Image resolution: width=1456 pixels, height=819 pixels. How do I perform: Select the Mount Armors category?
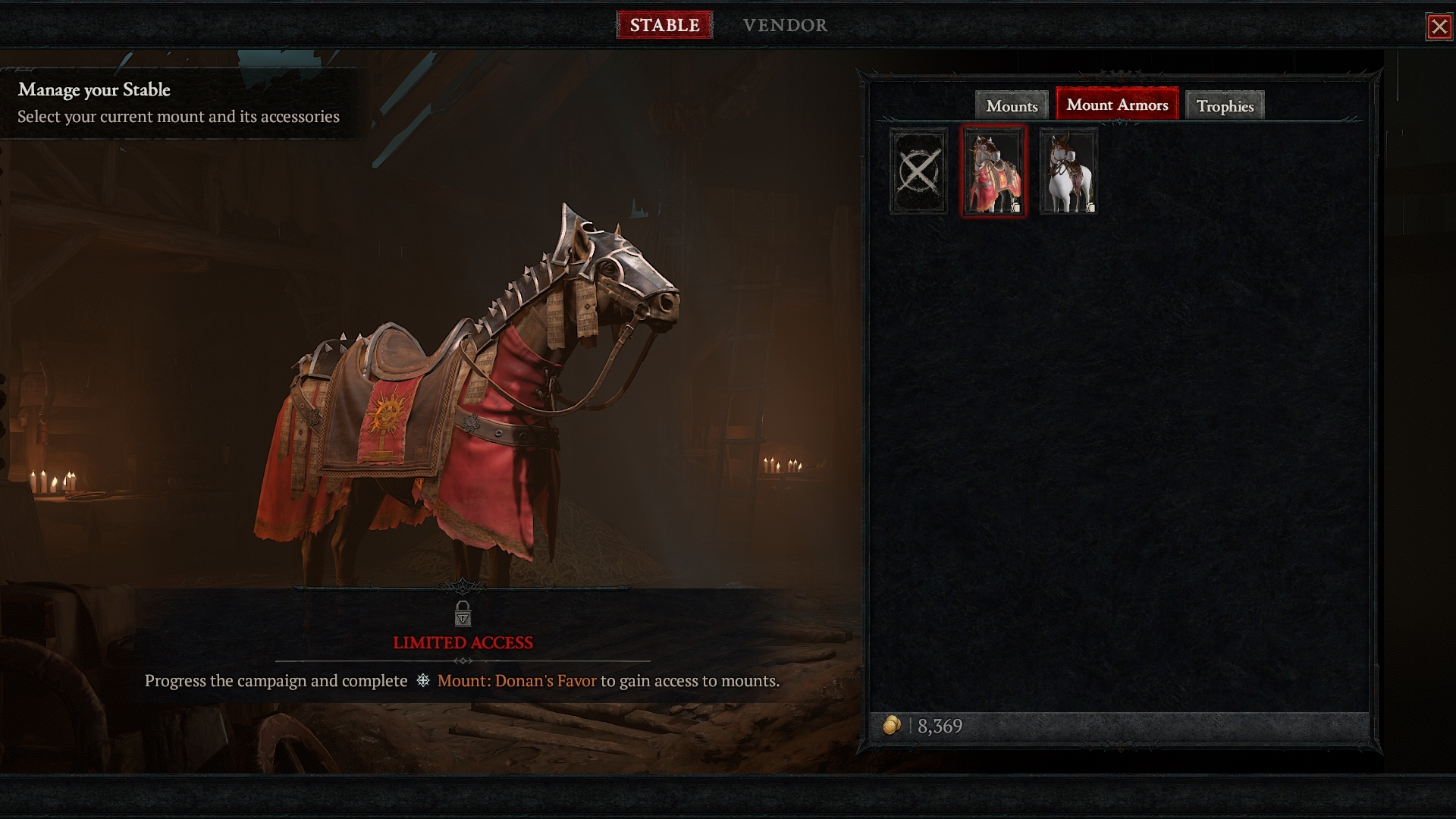(x=1117, y=105)
